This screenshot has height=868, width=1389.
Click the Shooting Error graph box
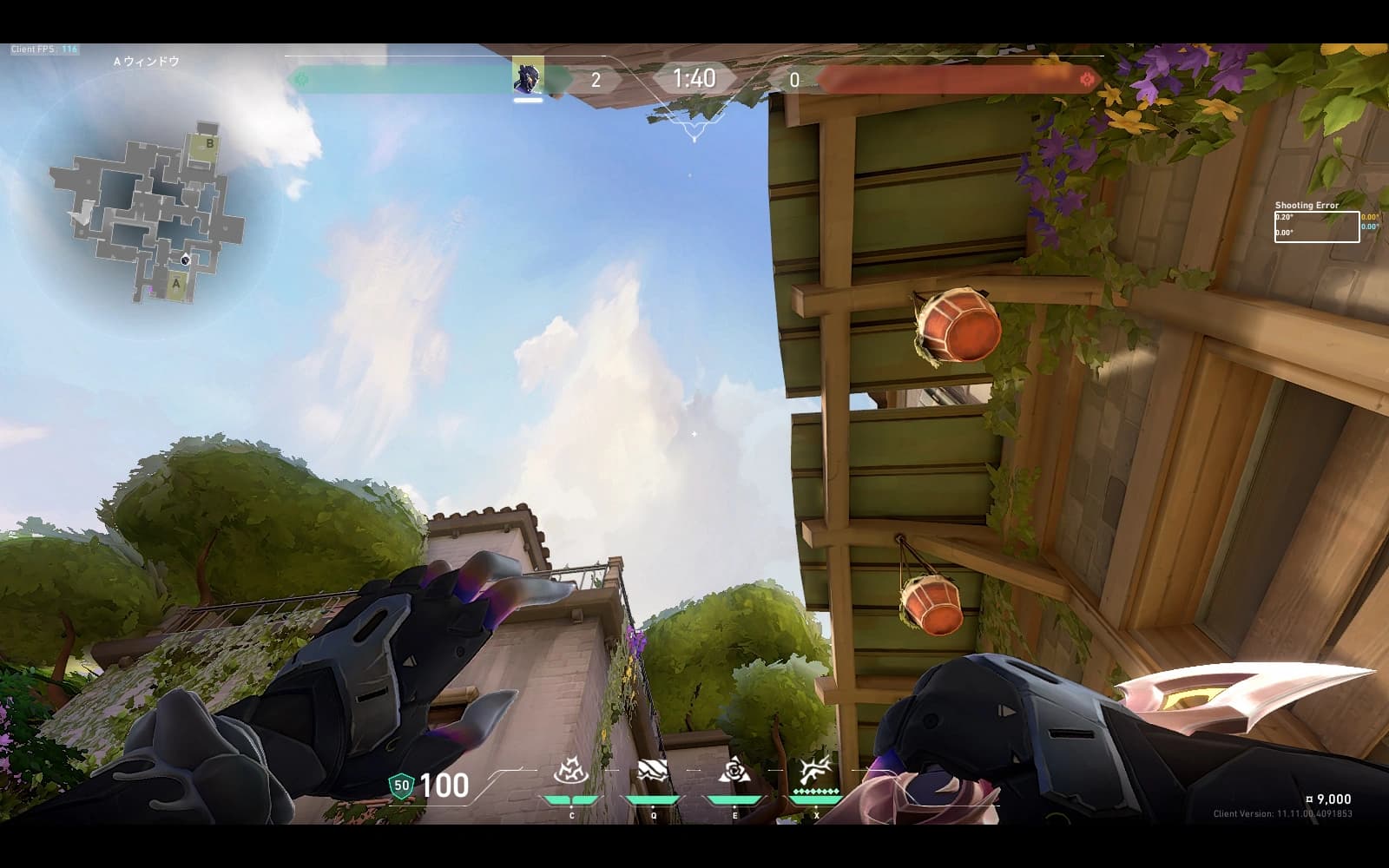(1316, 227)
